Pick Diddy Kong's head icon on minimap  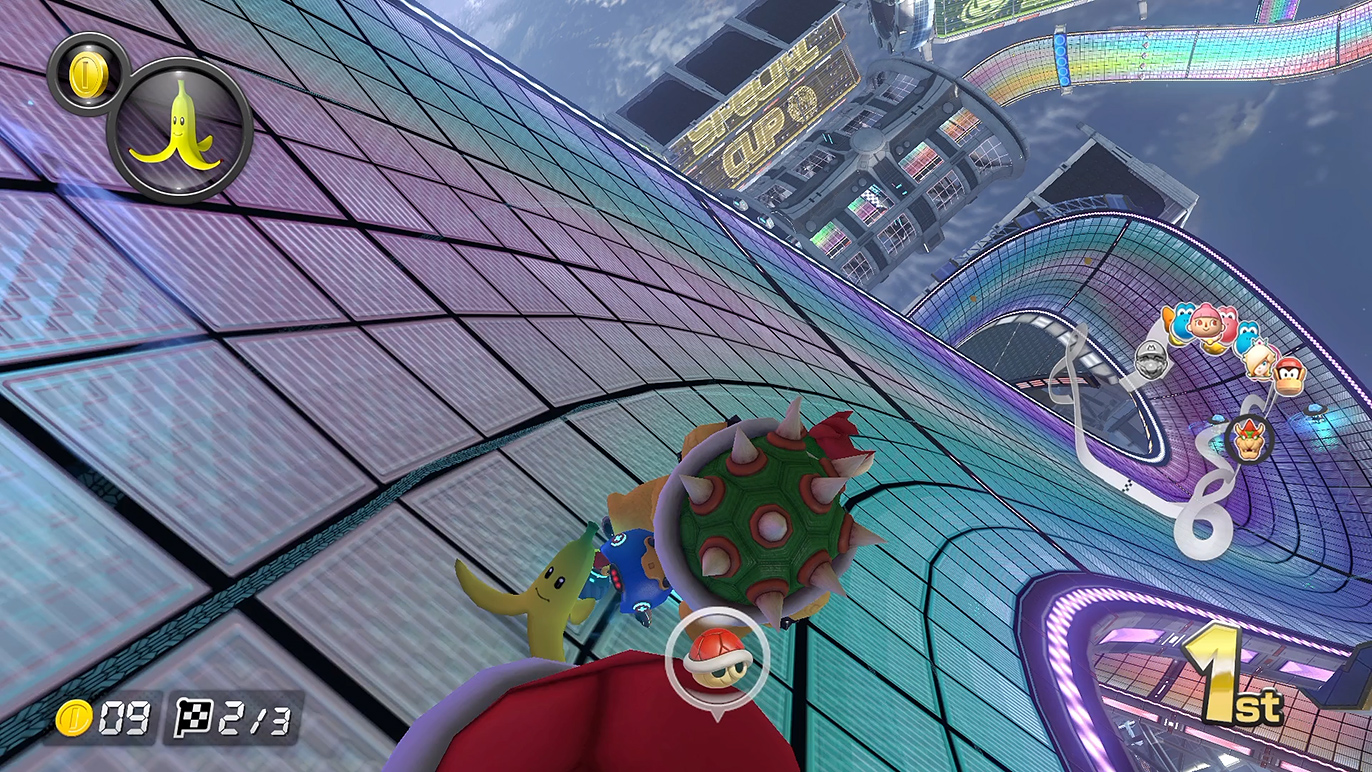1290,375
